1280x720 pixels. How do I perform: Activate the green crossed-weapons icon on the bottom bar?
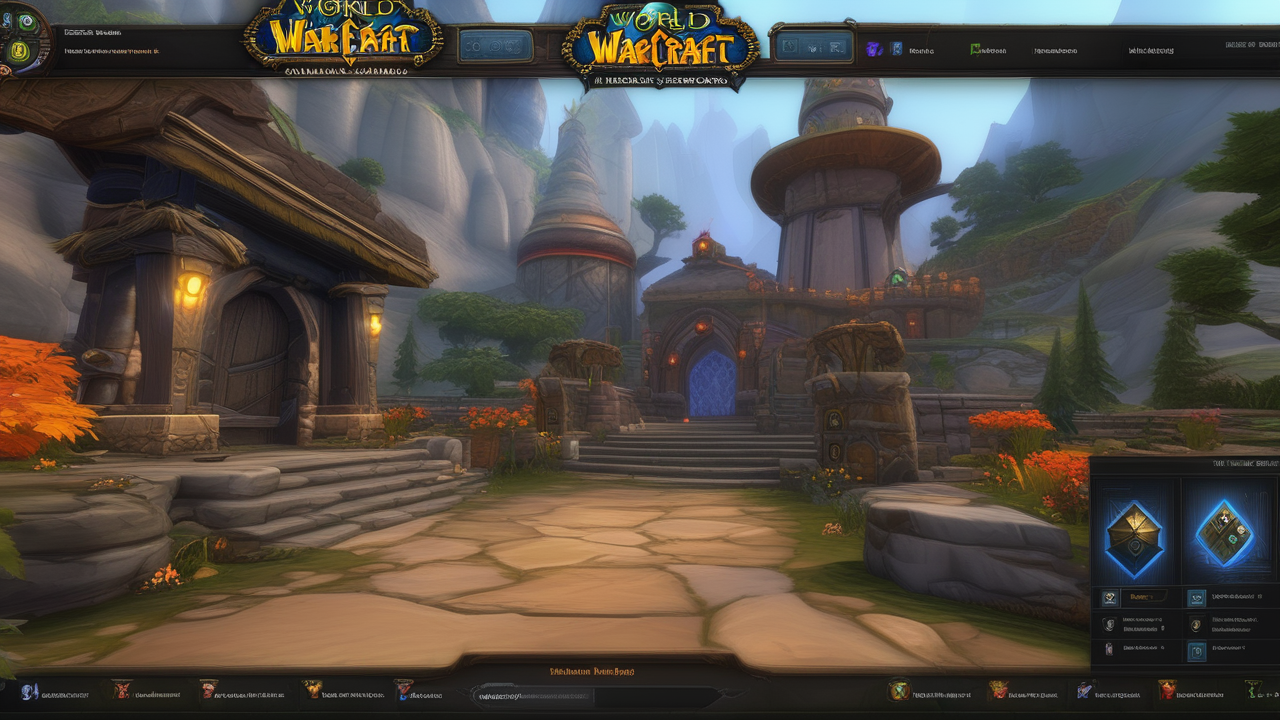point(898,690)
